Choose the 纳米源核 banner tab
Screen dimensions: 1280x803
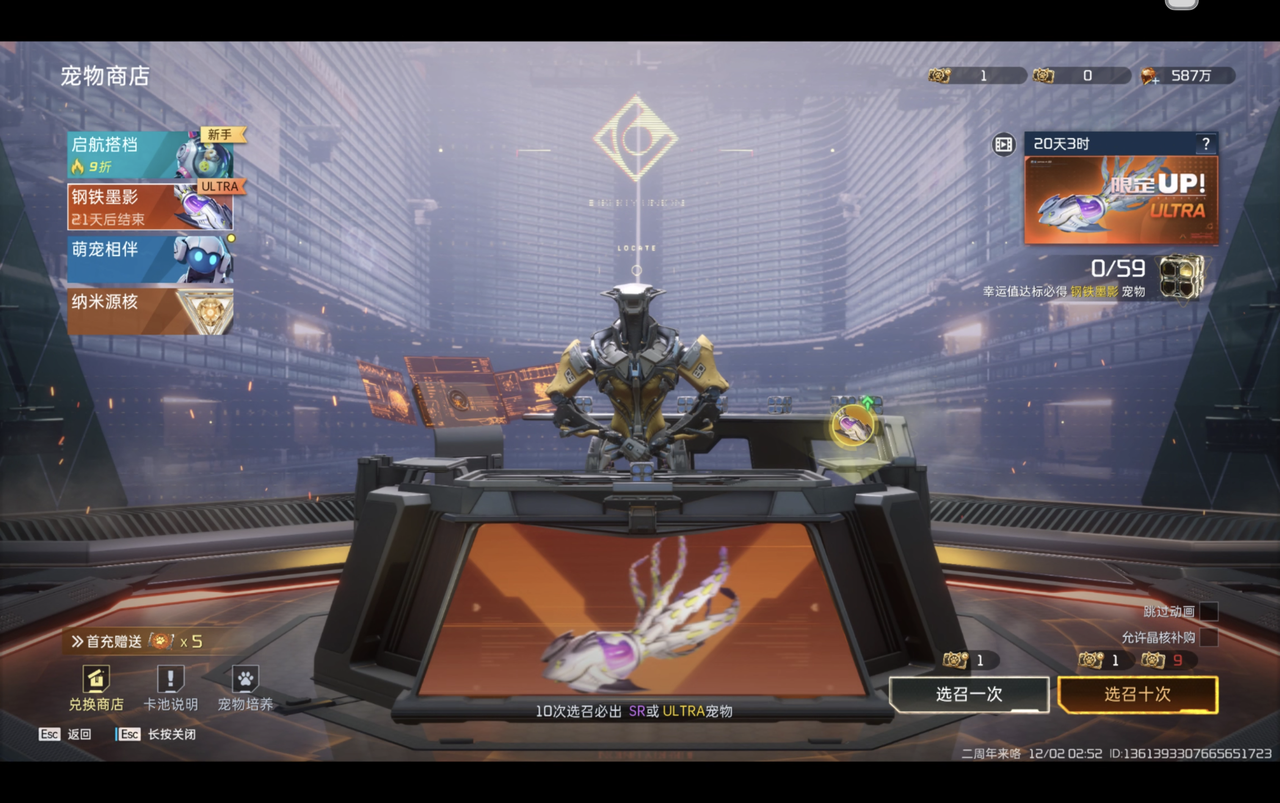coord(150,311)
